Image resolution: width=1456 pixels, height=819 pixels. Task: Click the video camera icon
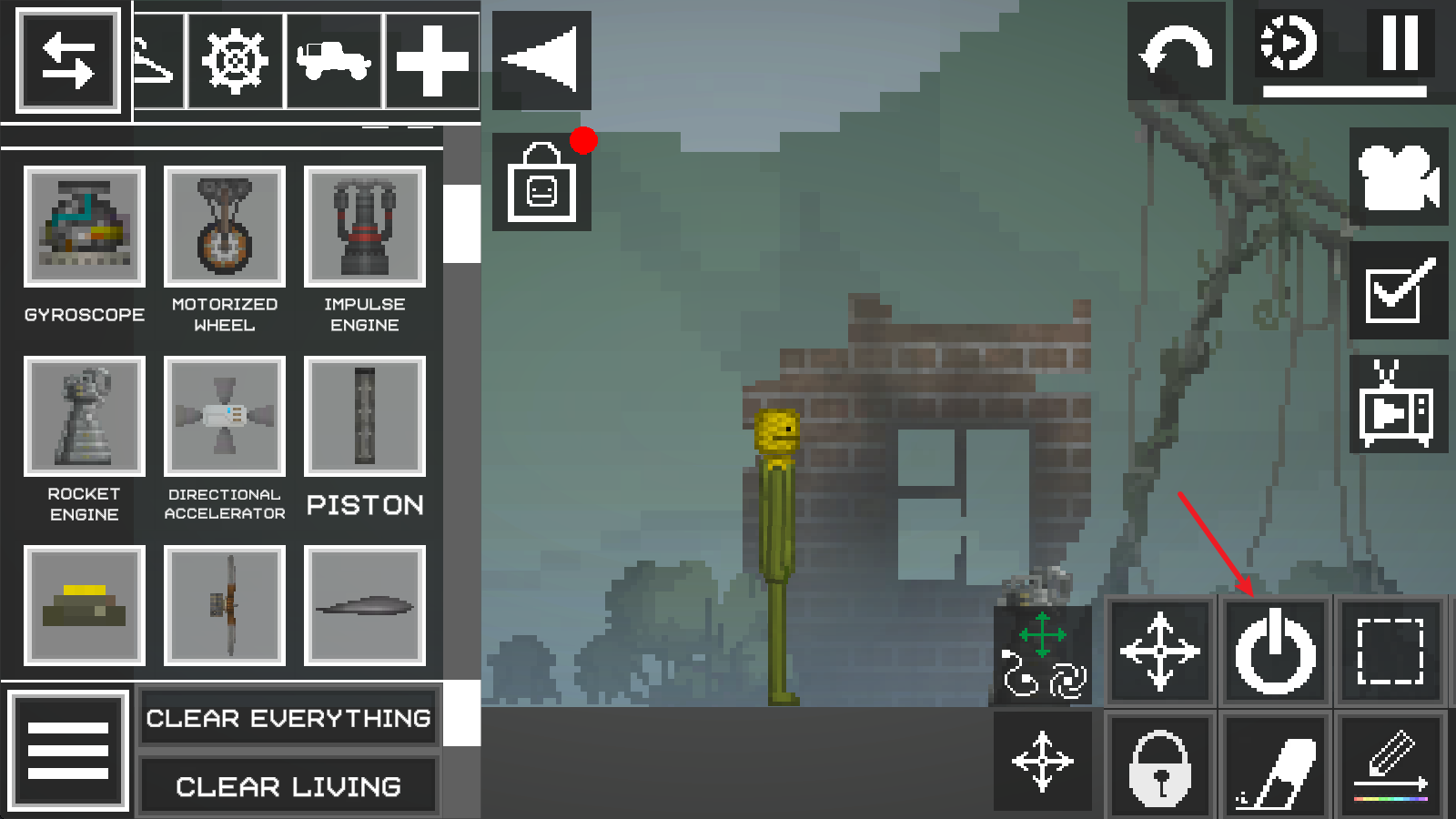click(1398, 177)
